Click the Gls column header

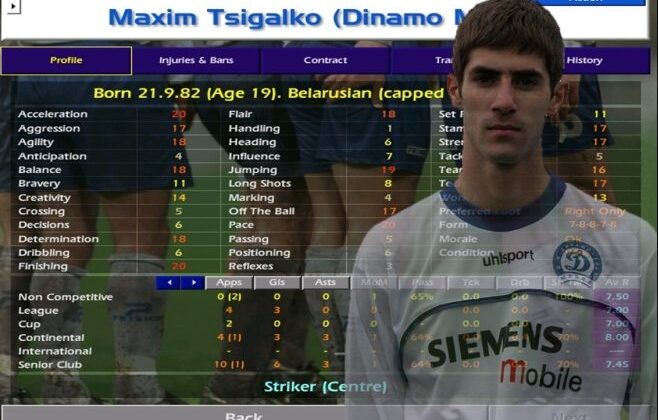277,283
